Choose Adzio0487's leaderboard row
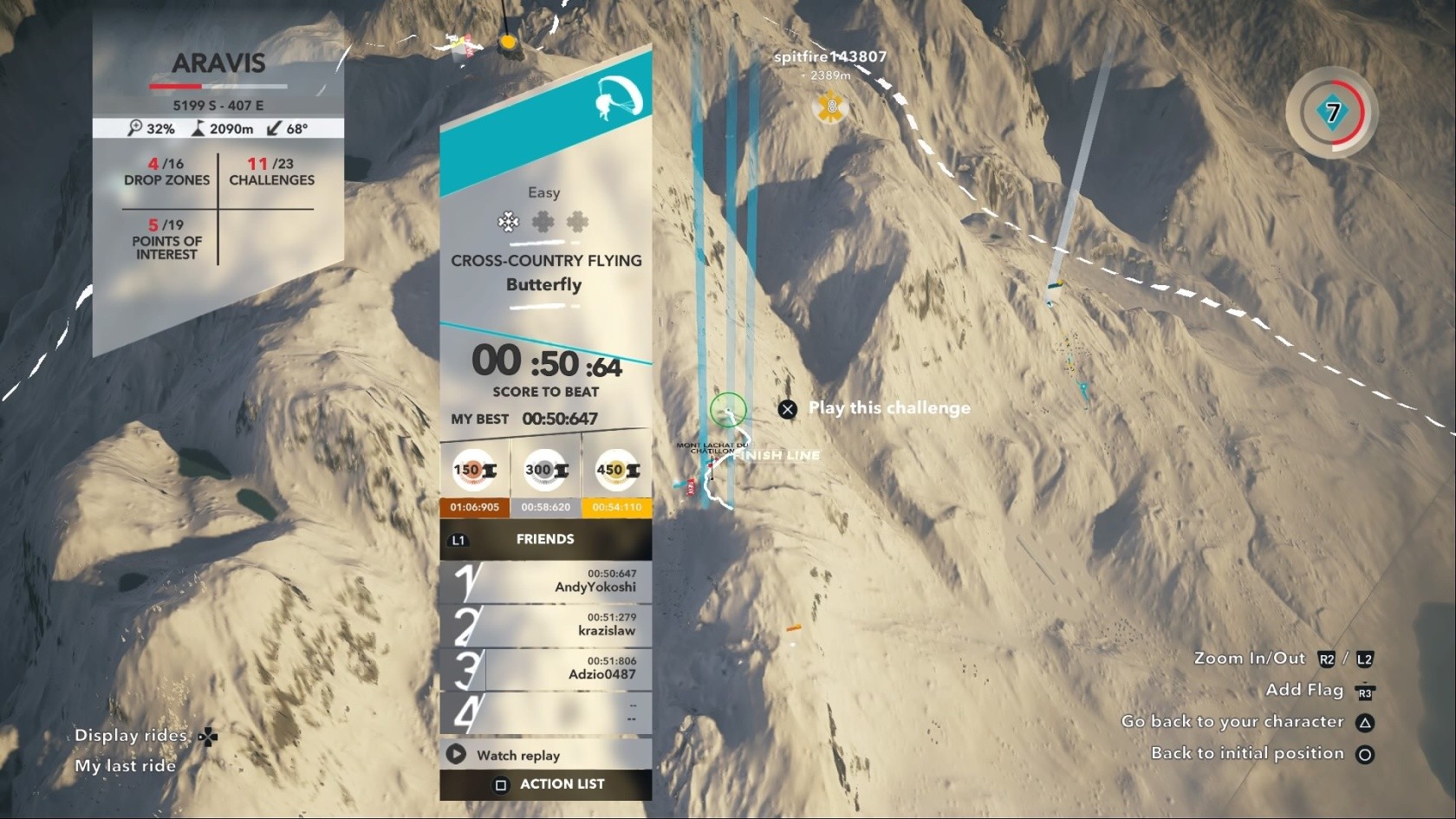Image resolution: width=1456 pixels, height=819 pixels. [546, 668]
